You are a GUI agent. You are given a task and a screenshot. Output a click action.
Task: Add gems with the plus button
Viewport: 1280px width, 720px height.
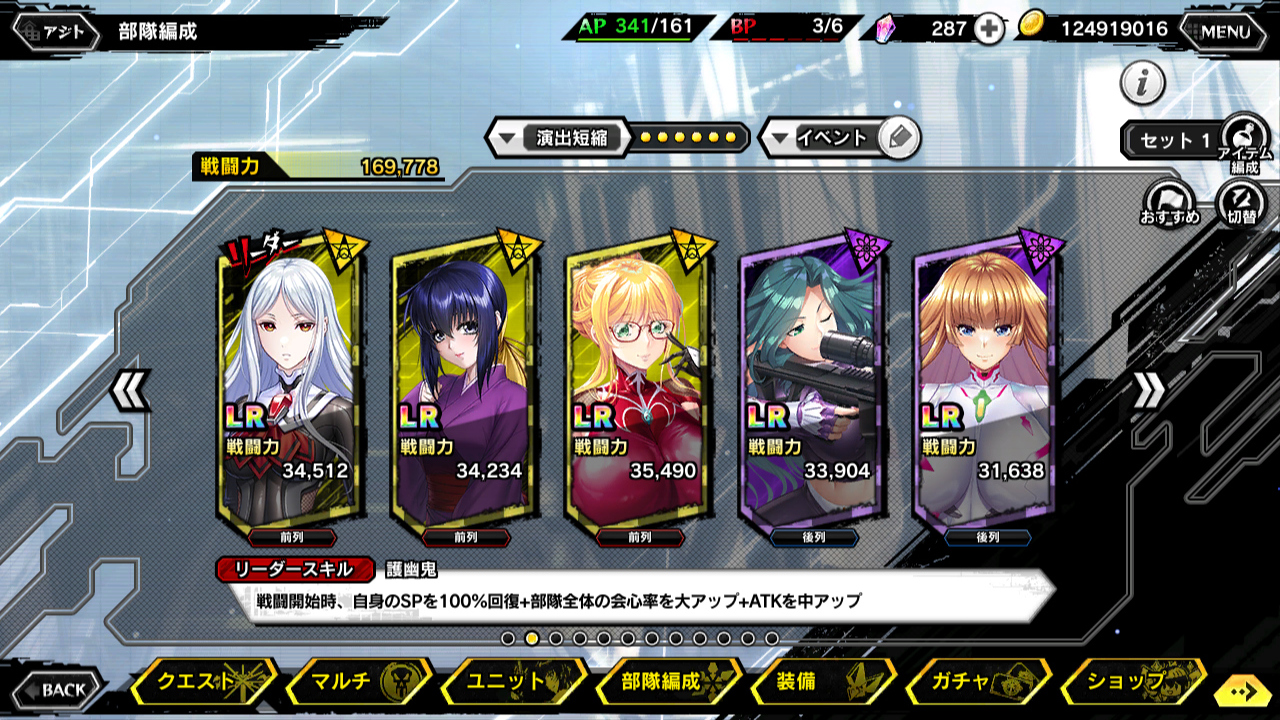(989, 29)
